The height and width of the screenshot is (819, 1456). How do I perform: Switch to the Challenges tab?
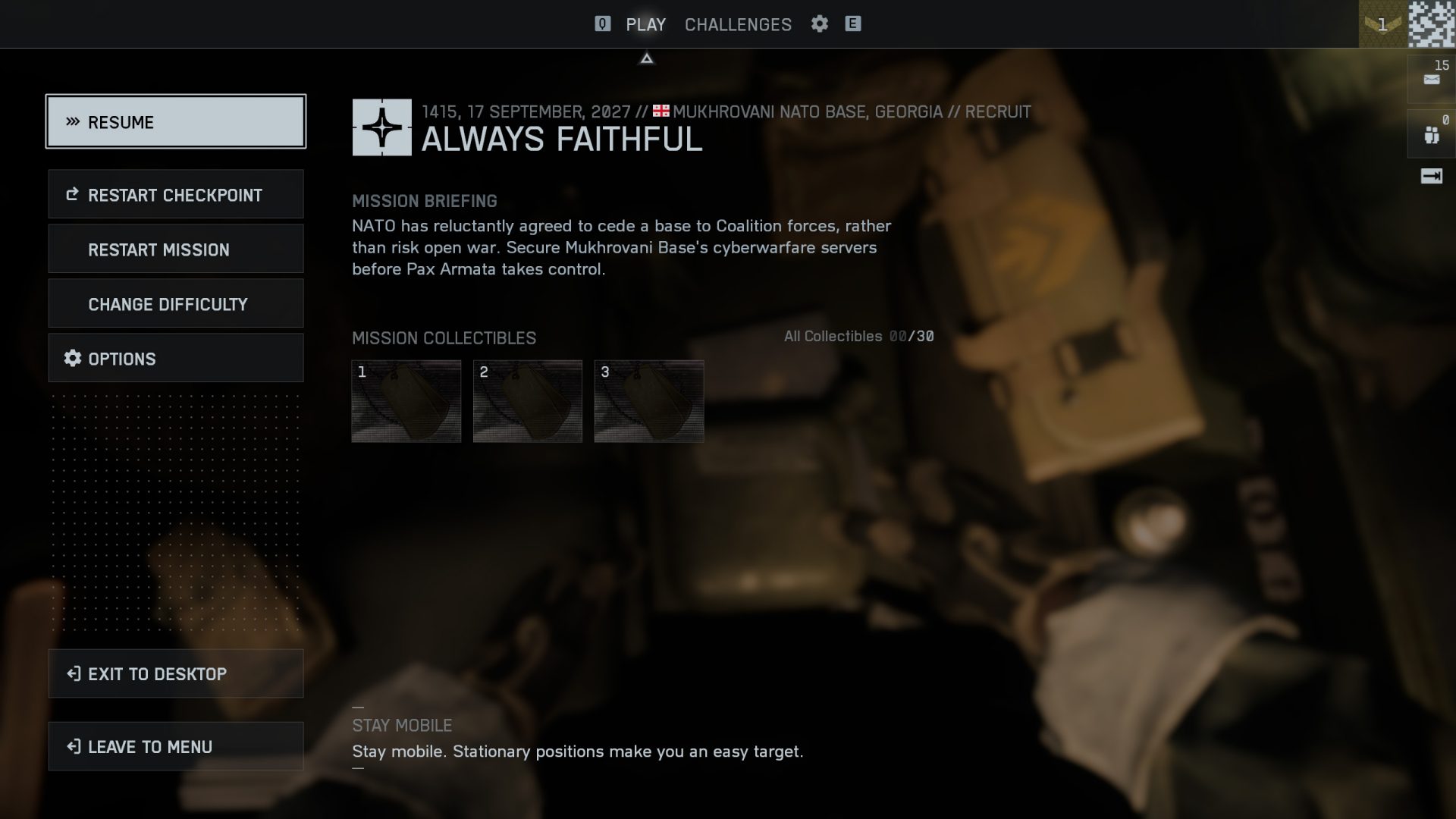pyautogui.click(x=738, y=24)
